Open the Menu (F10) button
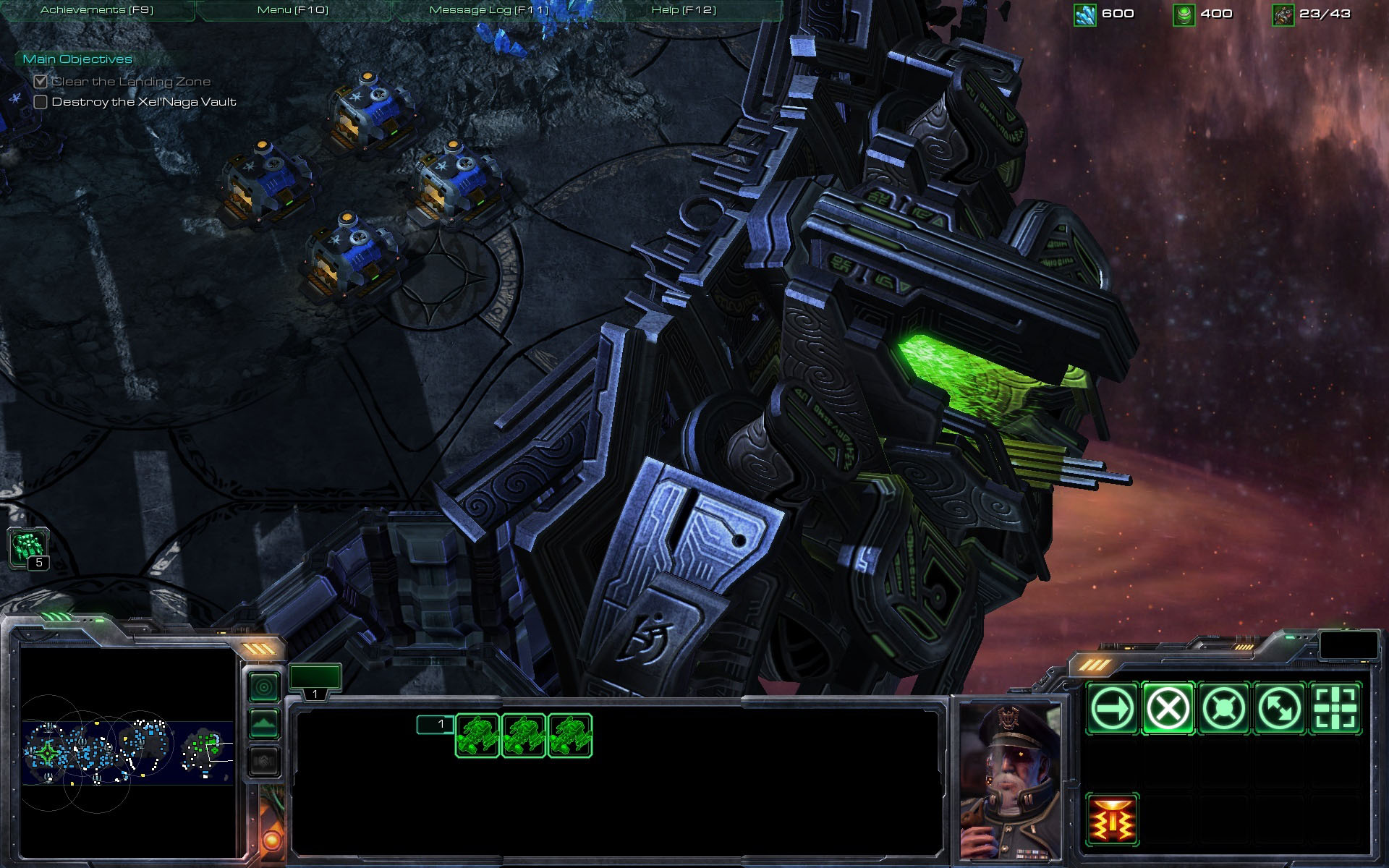This screenshot has height=868, width=1389. pos(293,10)
